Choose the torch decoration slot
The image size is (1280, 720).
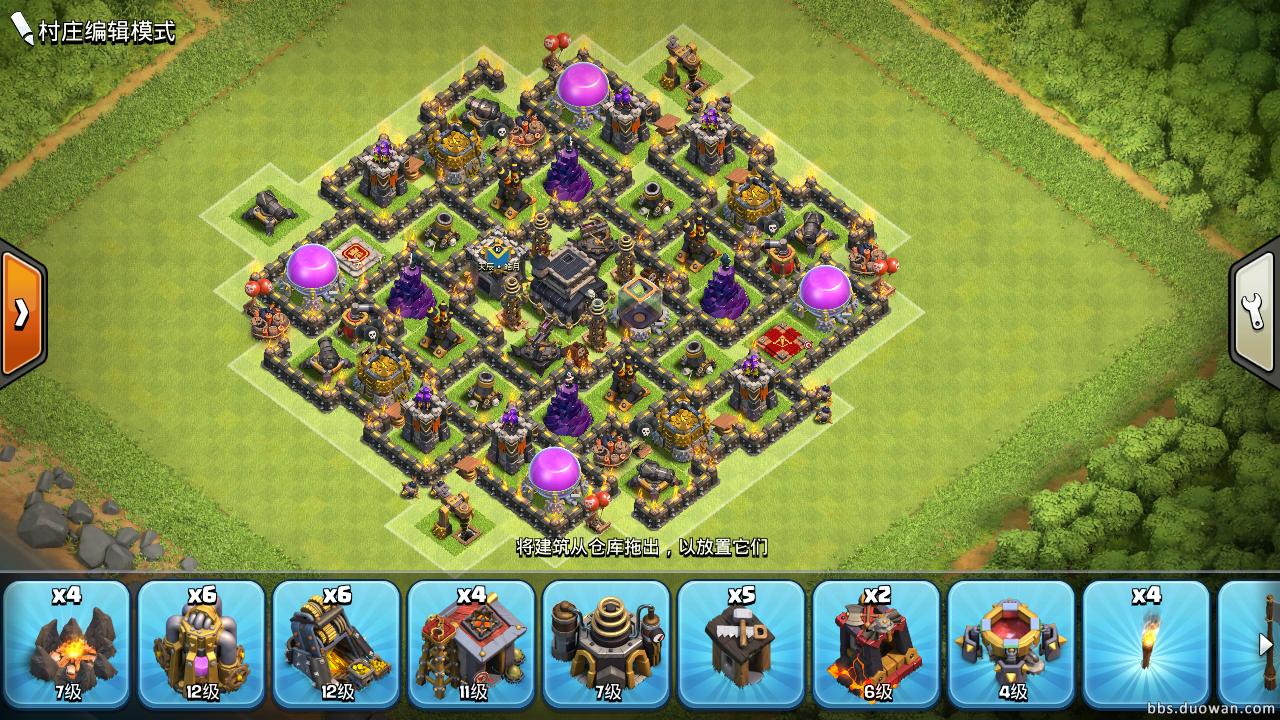pos(1146,643)
